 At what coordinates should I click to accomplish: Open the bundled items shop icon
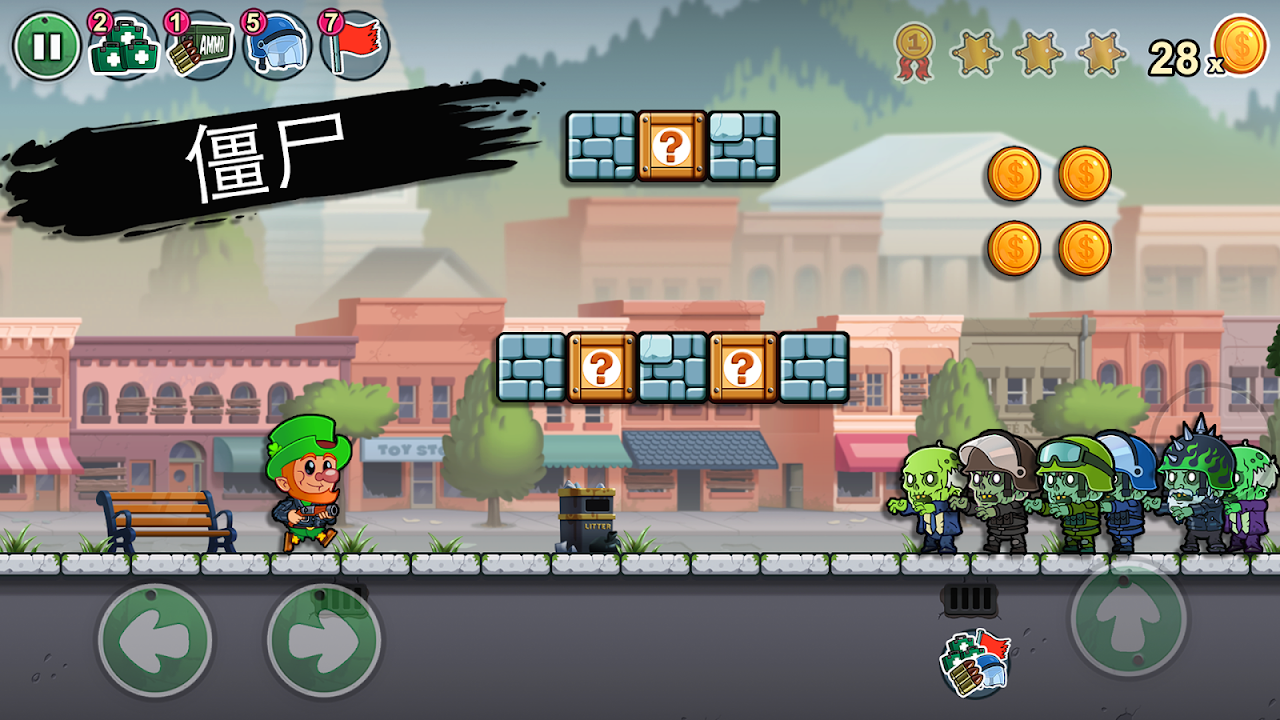[975, 663]
